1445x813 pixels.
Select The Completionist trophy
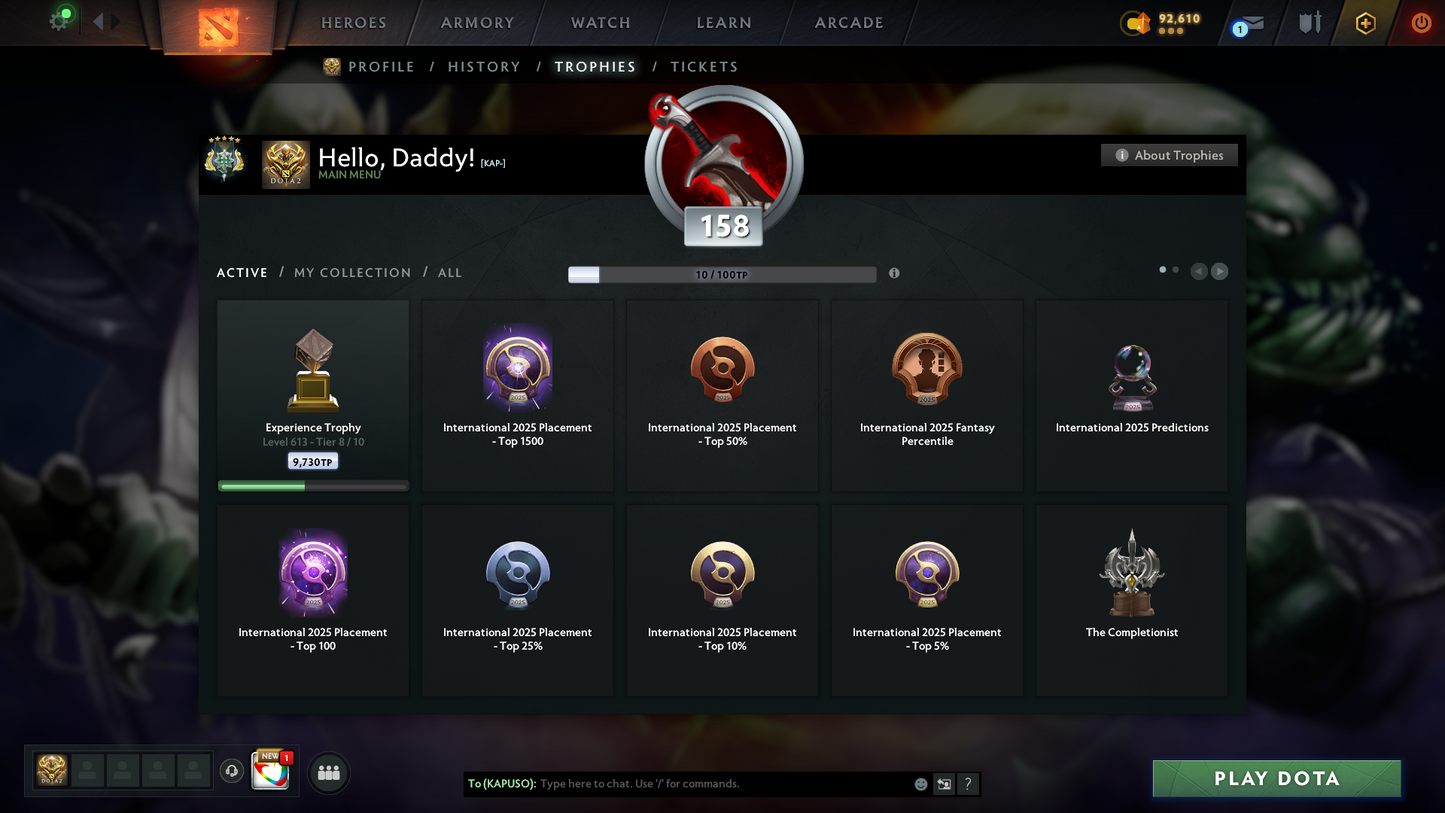click(1131, 600)
